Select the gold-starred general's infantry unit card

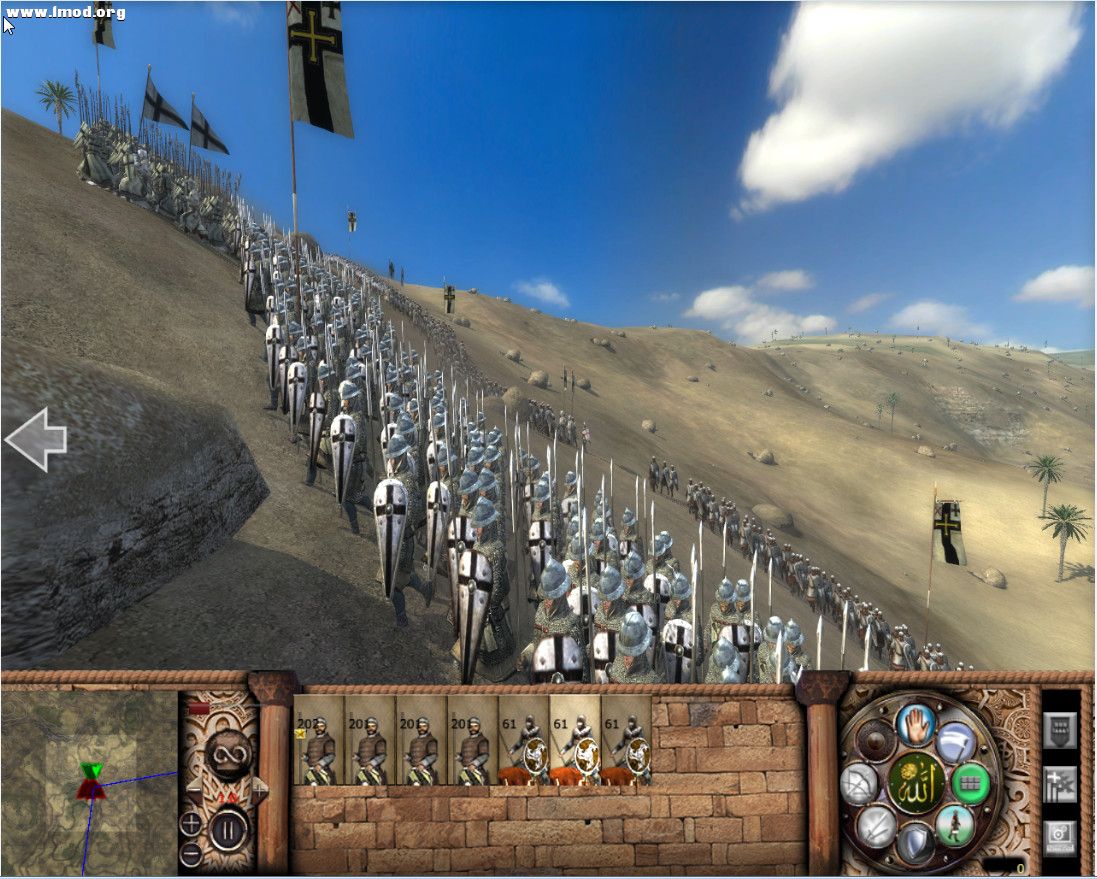click(319, 740)
